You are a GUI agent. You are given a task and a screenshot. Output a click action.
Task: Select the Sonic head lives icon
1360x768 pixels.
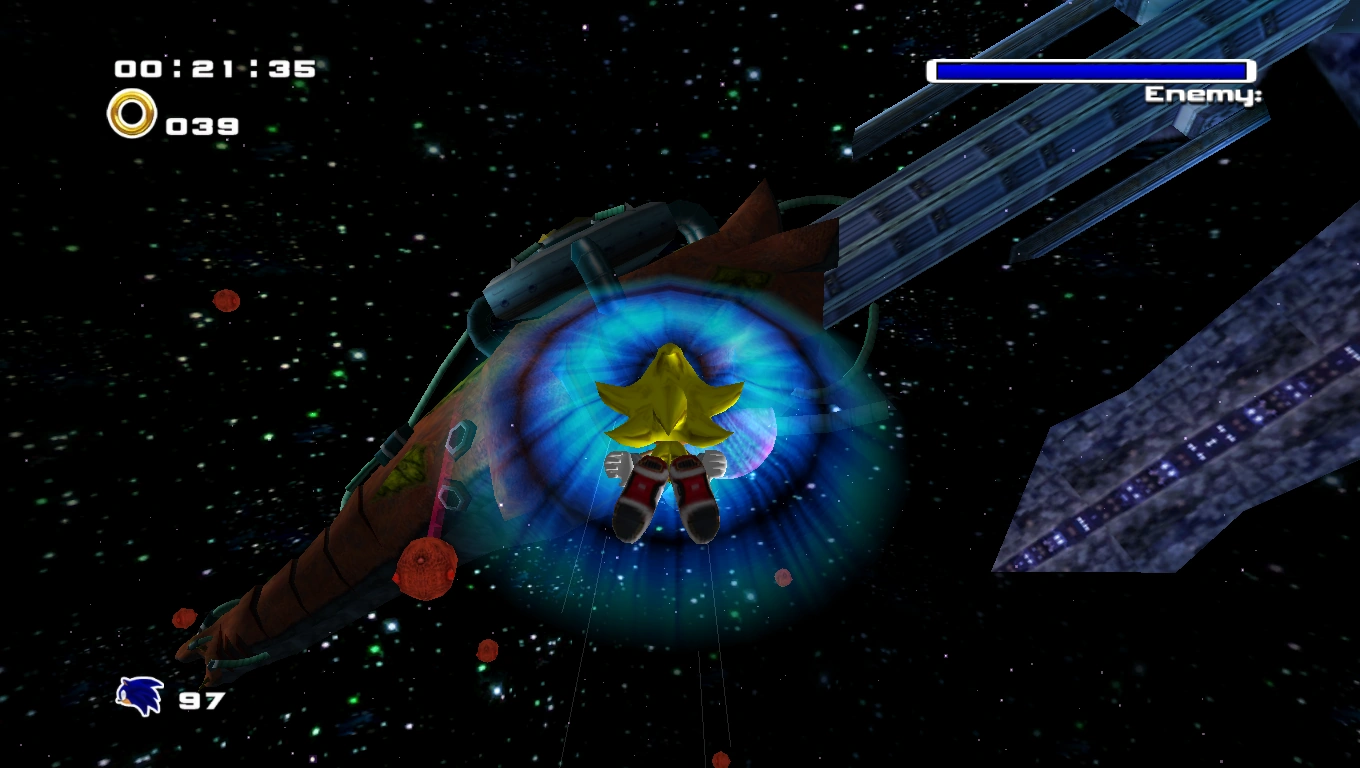[x=139, y=696]
